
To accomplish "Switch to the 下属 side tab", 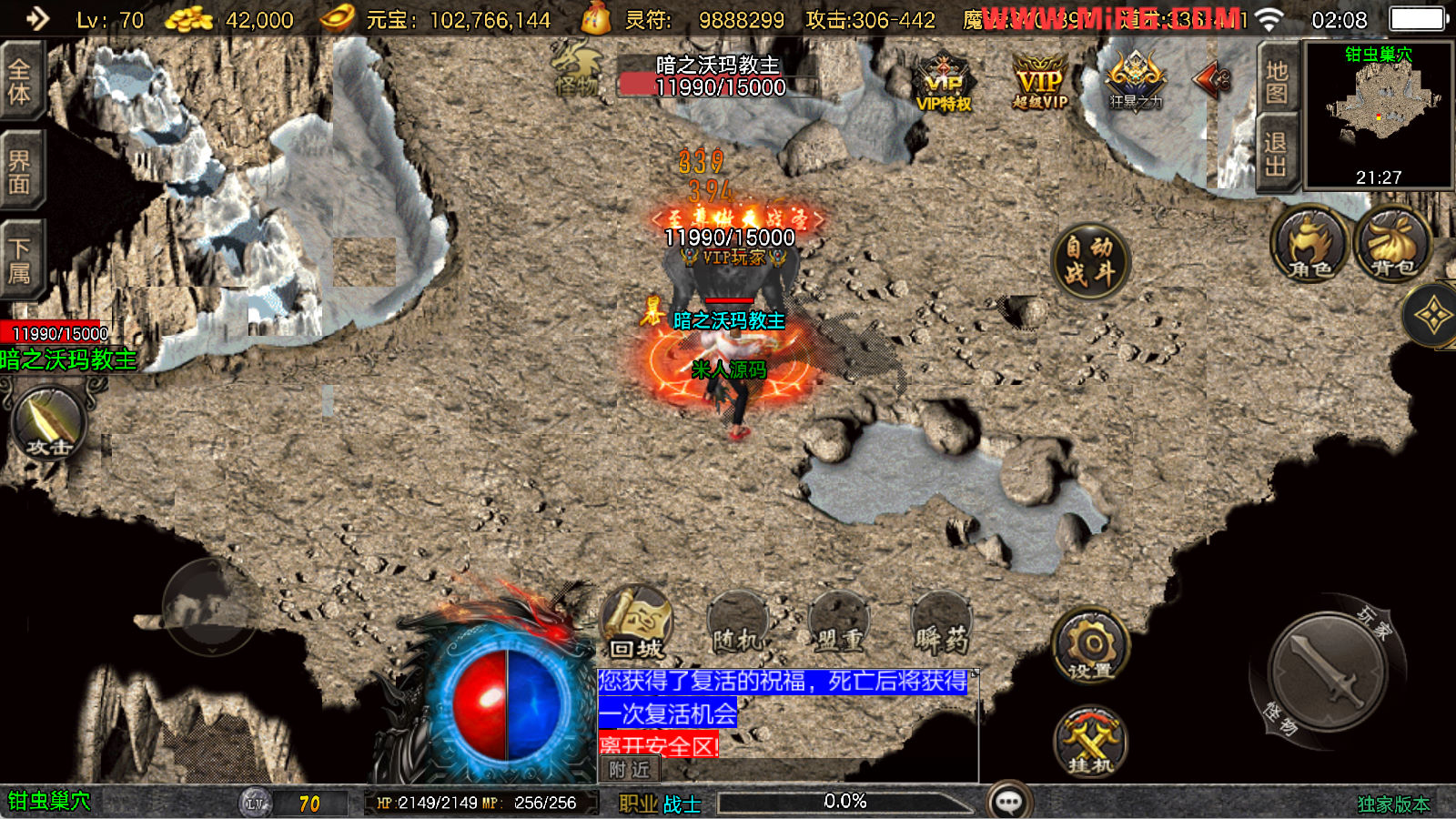I will point(20,260).
